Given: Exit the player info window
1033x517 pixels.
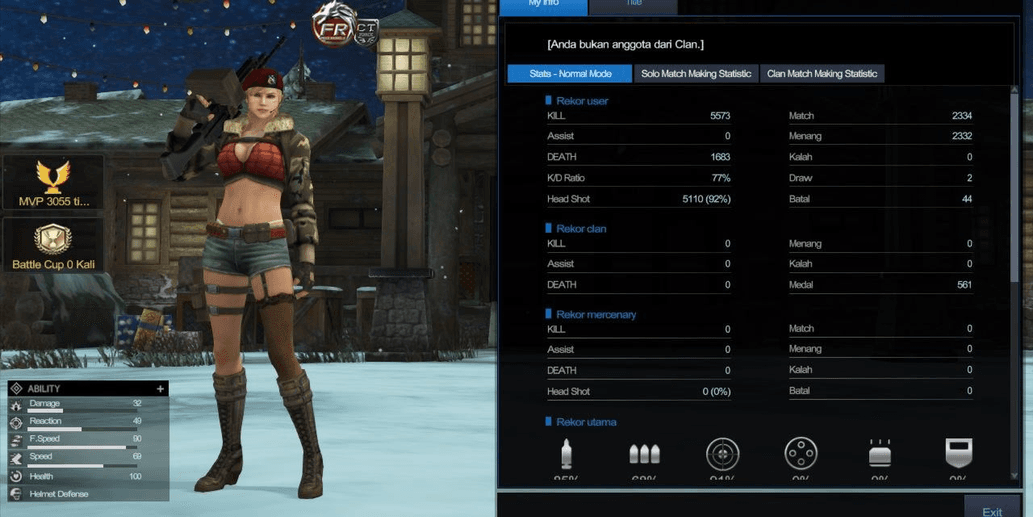Looking at the screenshot, I should 991,509.
